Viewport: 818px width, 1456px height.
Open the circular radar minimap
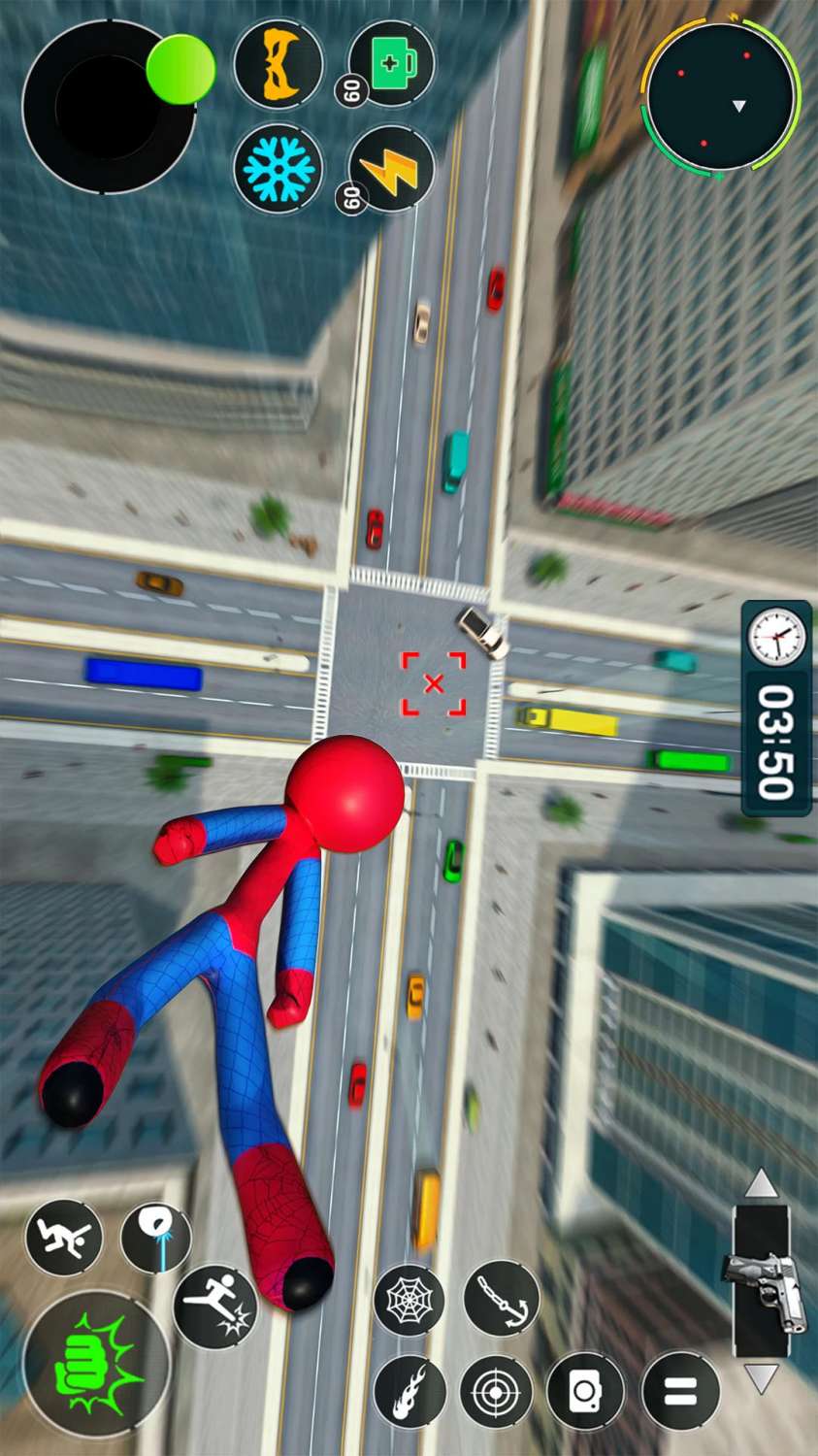(721, 96)
